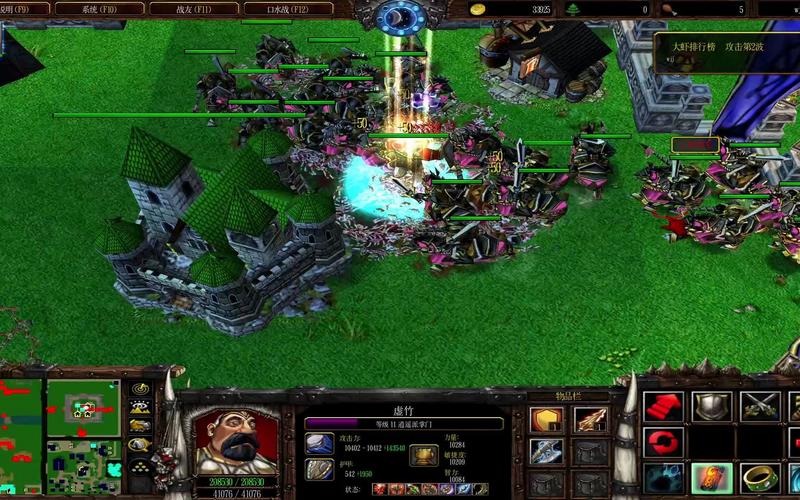Screen dimensions: 800x500
Task: Open the 系统 (F10) system menu
Action: tap(85, 8)
